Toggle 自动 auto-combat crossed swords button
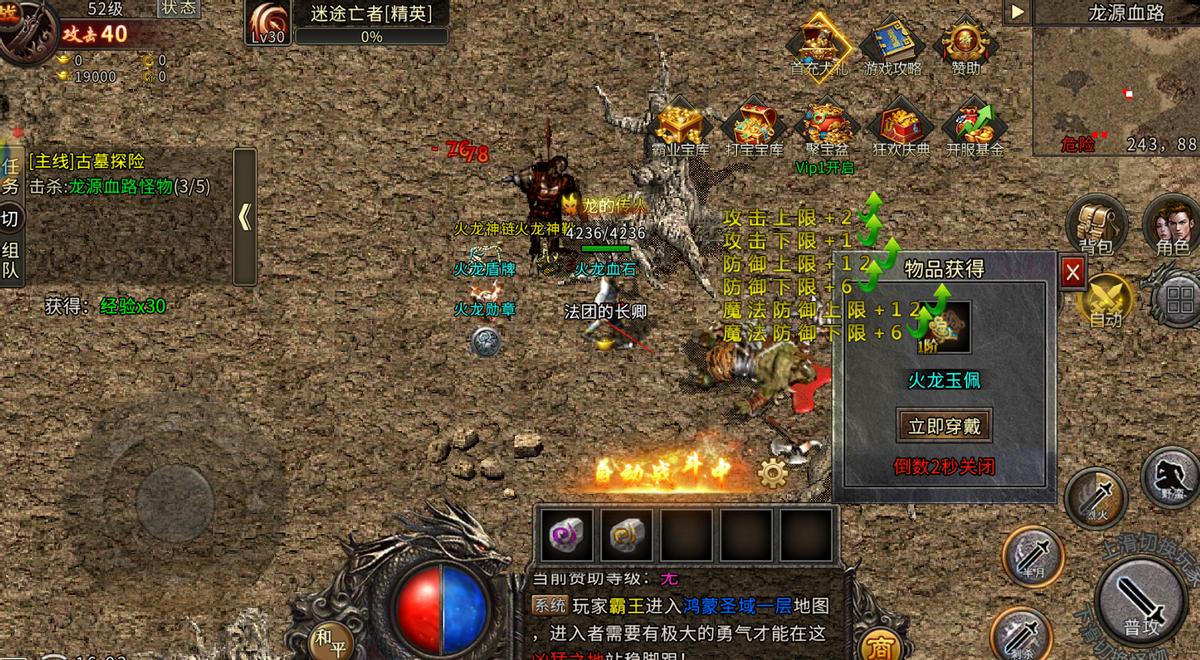Screen dimensions: 1200x660 click(1105, 300)
